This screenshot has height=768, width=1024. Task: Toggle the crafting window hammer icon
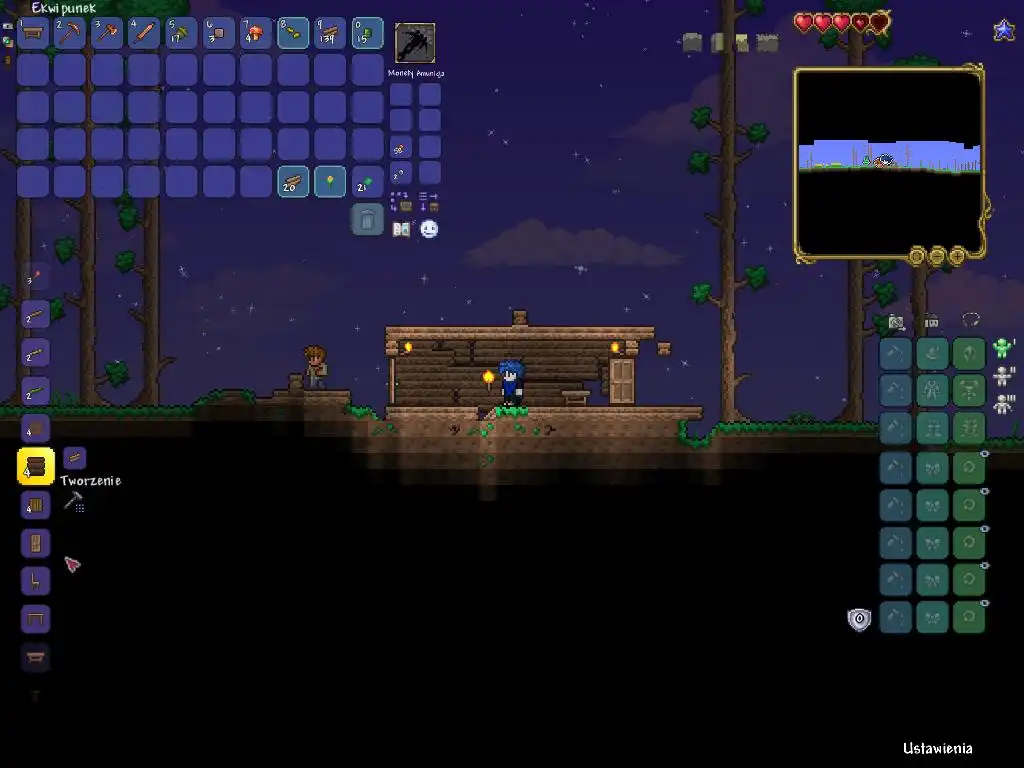point(73,502)
